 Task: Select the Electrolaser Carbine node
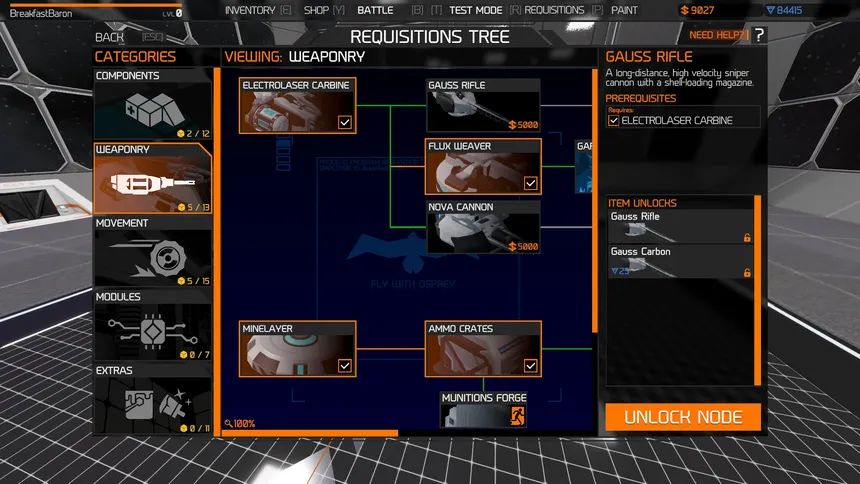[x=298, y=106]
